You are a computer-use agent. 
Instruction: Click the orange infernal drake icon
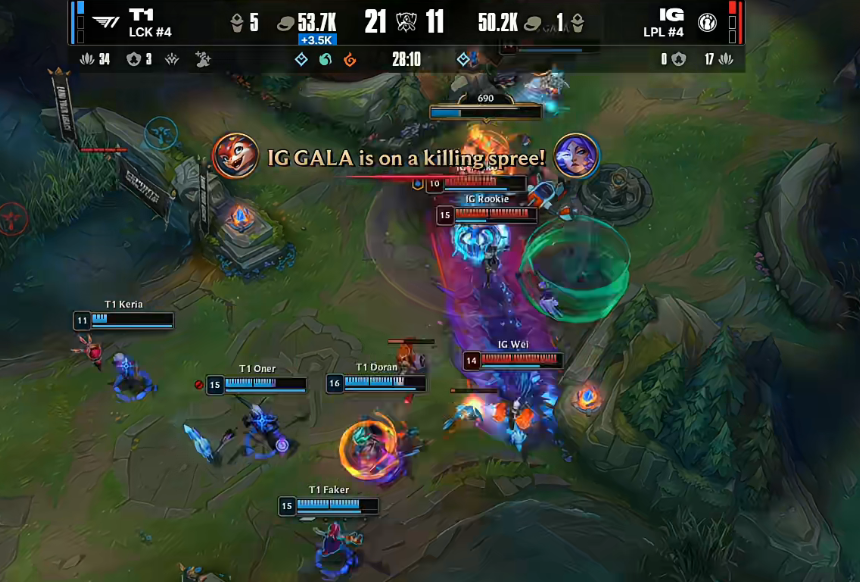(349, 60)
